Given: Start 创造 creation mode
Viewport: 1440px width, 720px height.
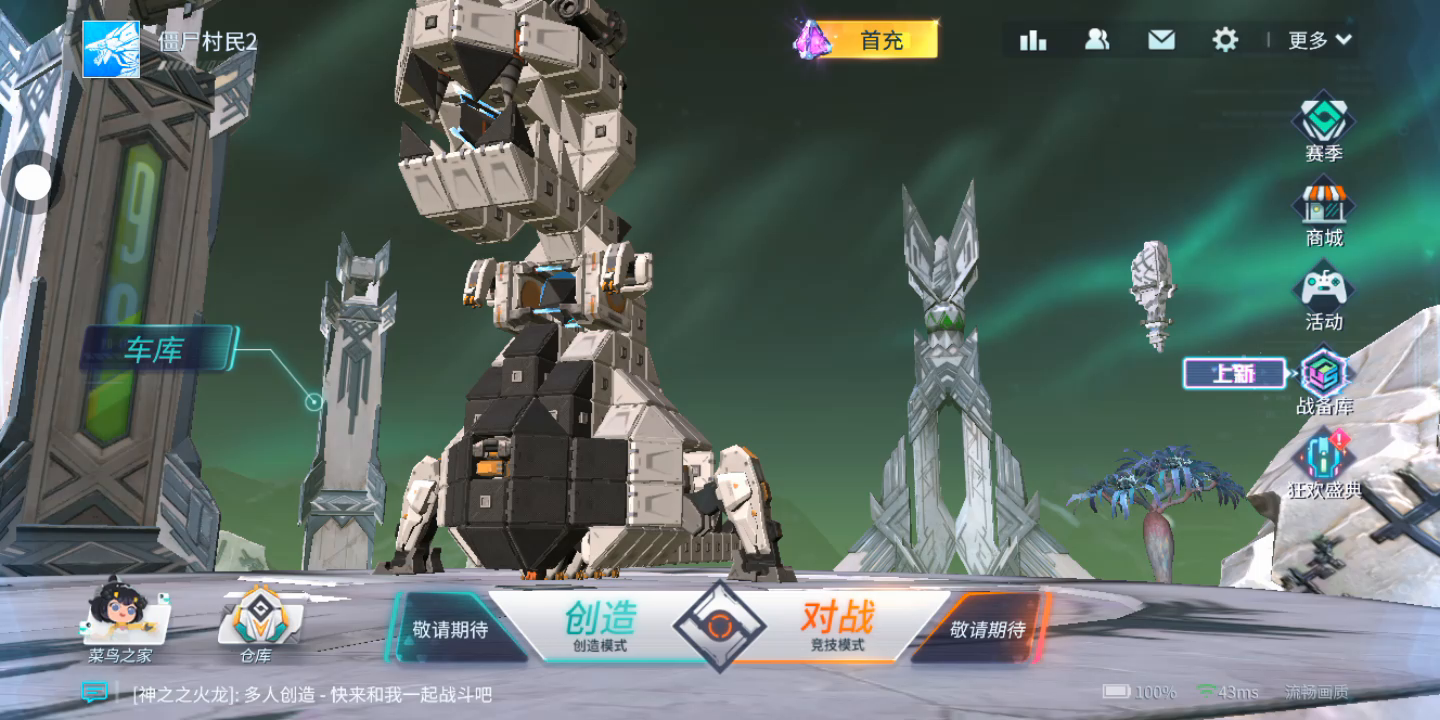Looking at the screenshot, I should (600, 626).
